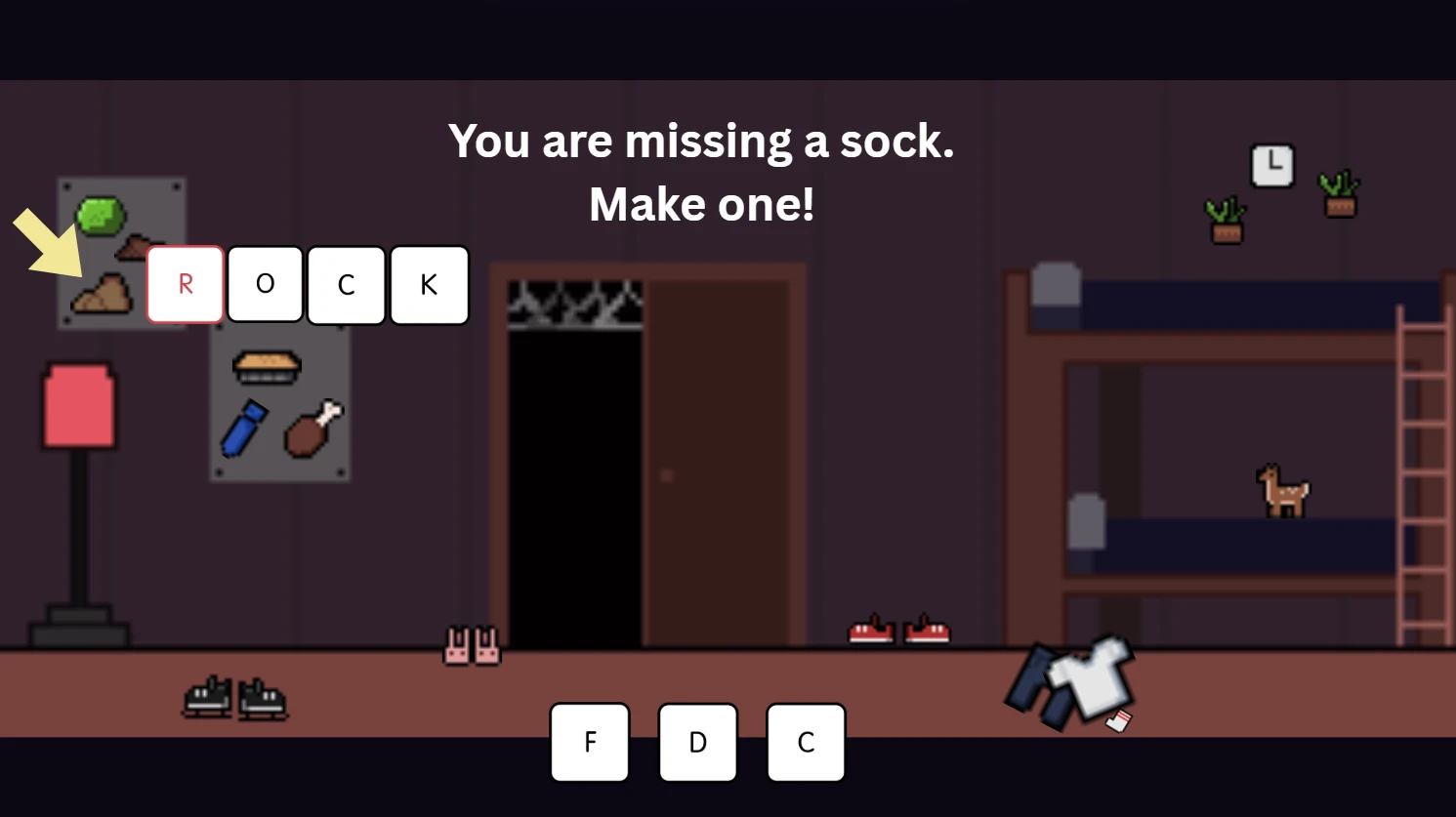Select the blue pen icon

(243, 429)
